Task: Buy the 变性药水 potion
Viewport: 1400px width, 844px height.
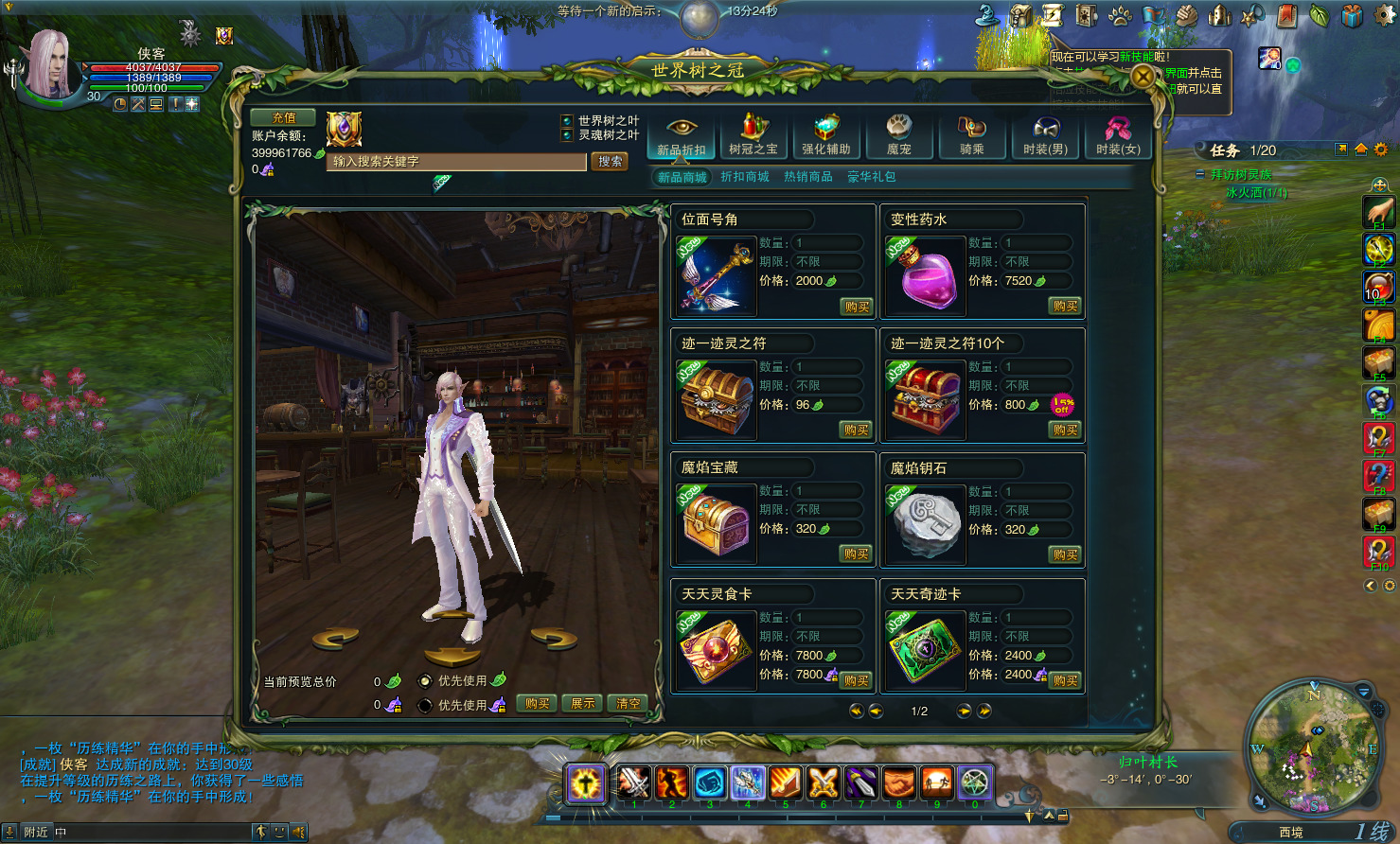Action: tap(1065, 307)
